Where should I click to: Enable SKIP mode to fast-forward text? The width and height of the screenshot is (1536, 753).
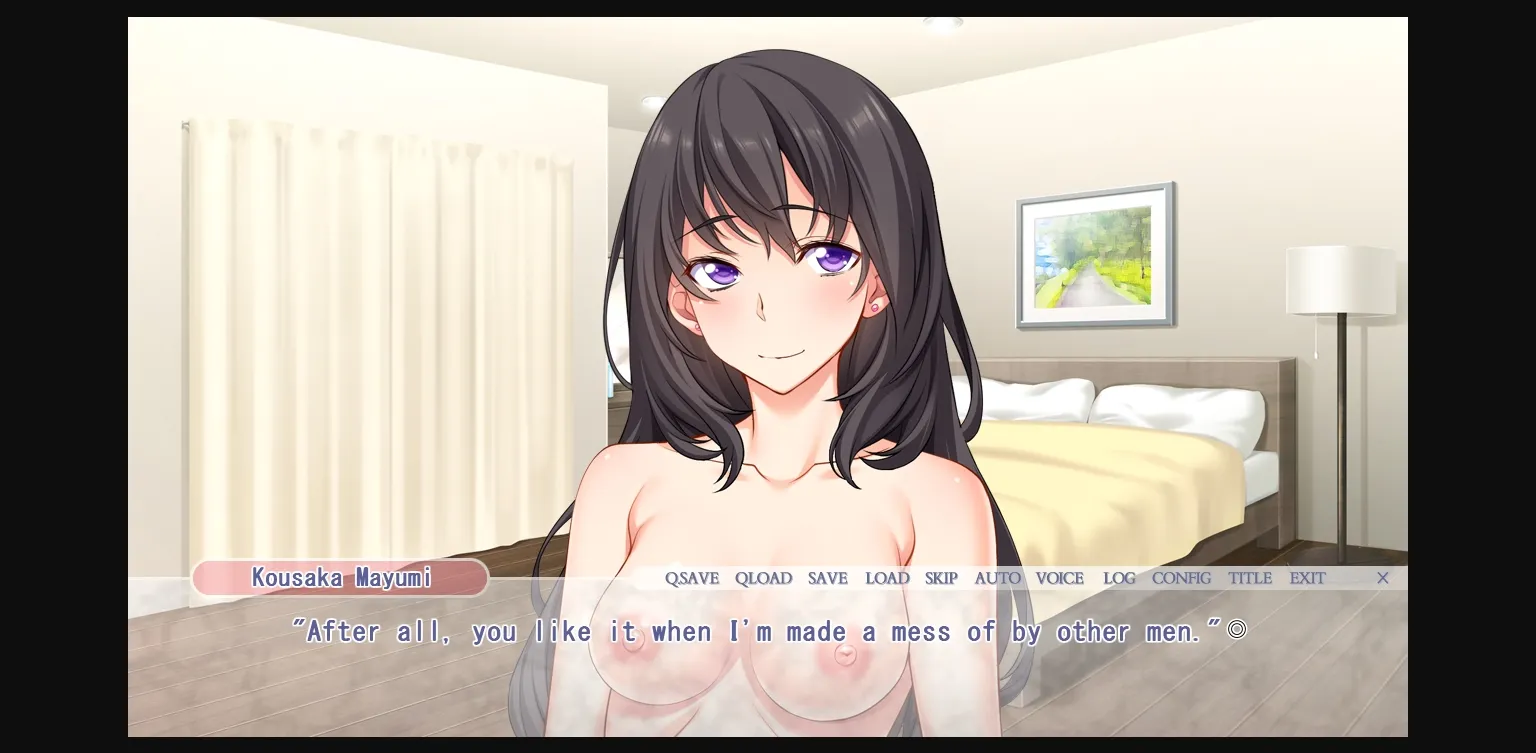click(941, 578)
